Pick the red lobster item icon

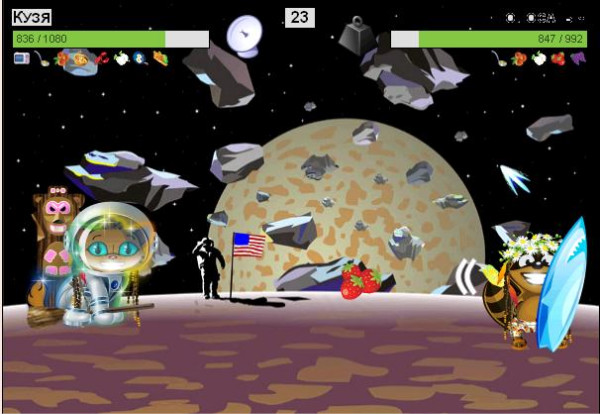[x=102, y=59]
